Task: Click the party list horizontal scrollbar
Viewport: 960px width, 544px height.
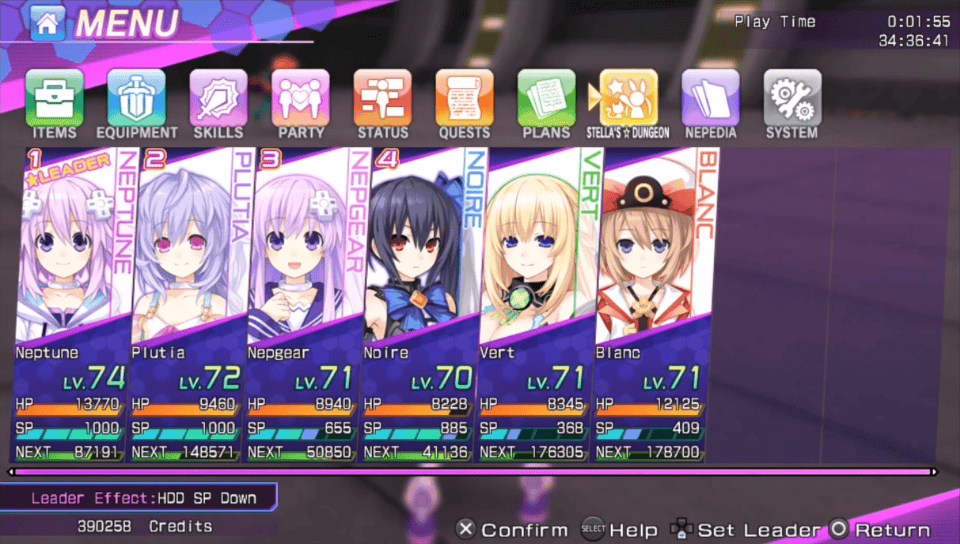Action: pyautogui.click(x=473, y=471)
